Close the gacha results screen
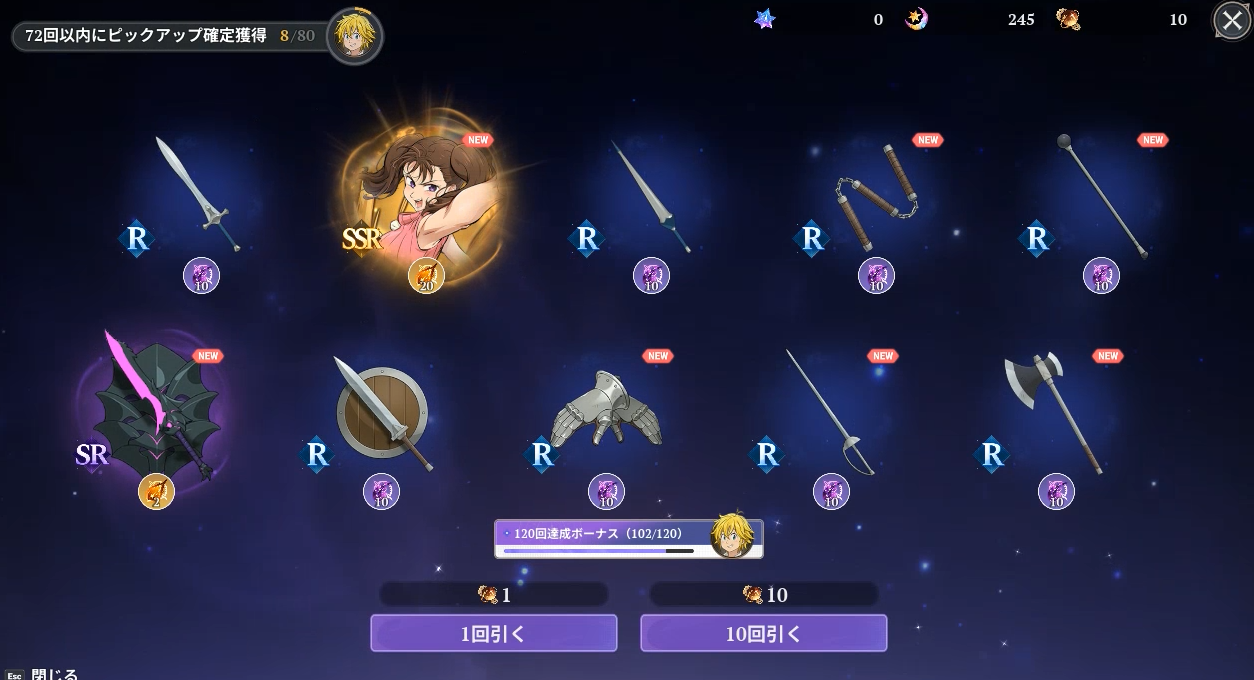 (1231, 20)
